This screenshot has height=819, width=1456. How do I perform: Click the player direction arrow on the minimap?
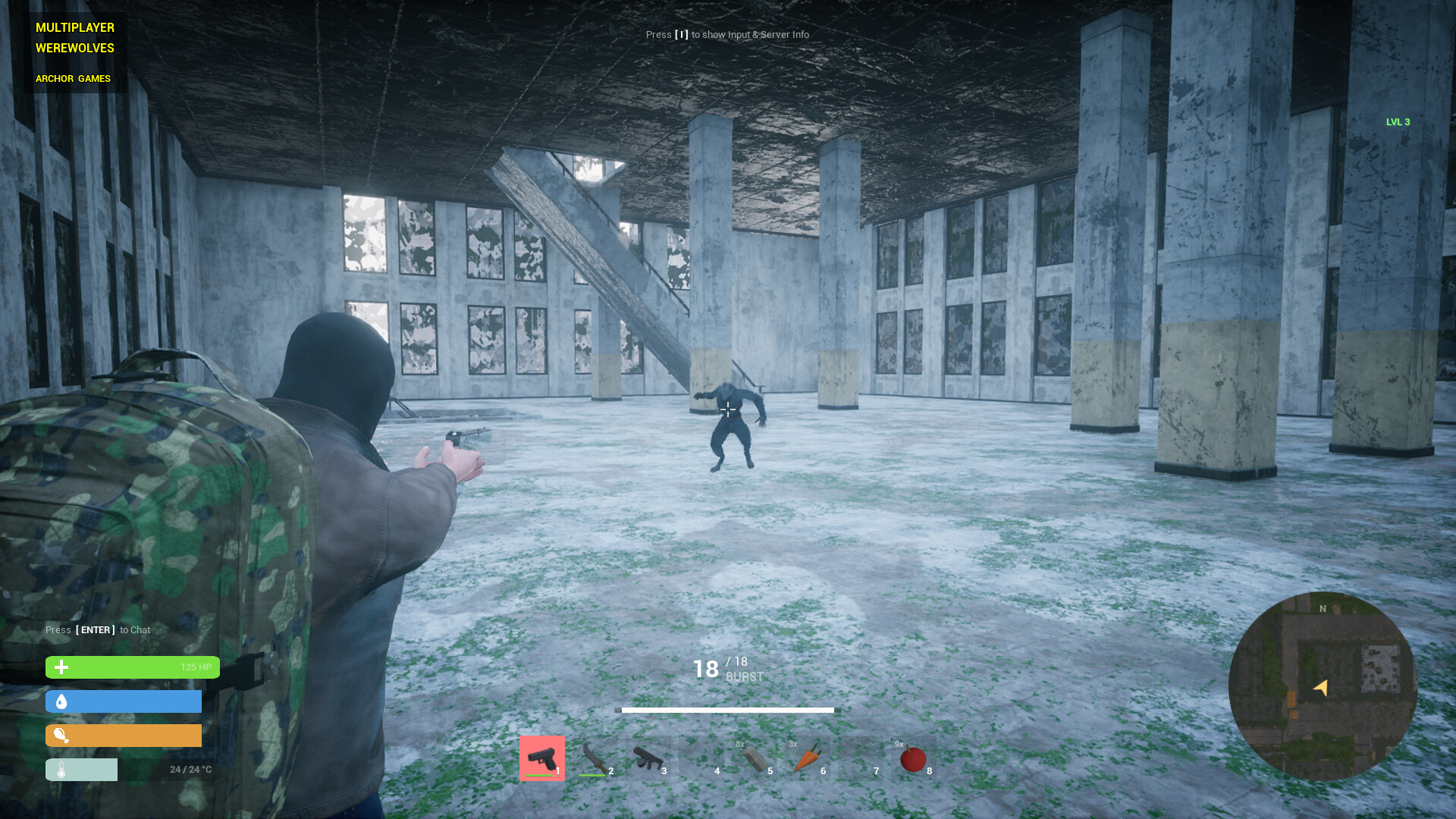(x=1320, y=686)
